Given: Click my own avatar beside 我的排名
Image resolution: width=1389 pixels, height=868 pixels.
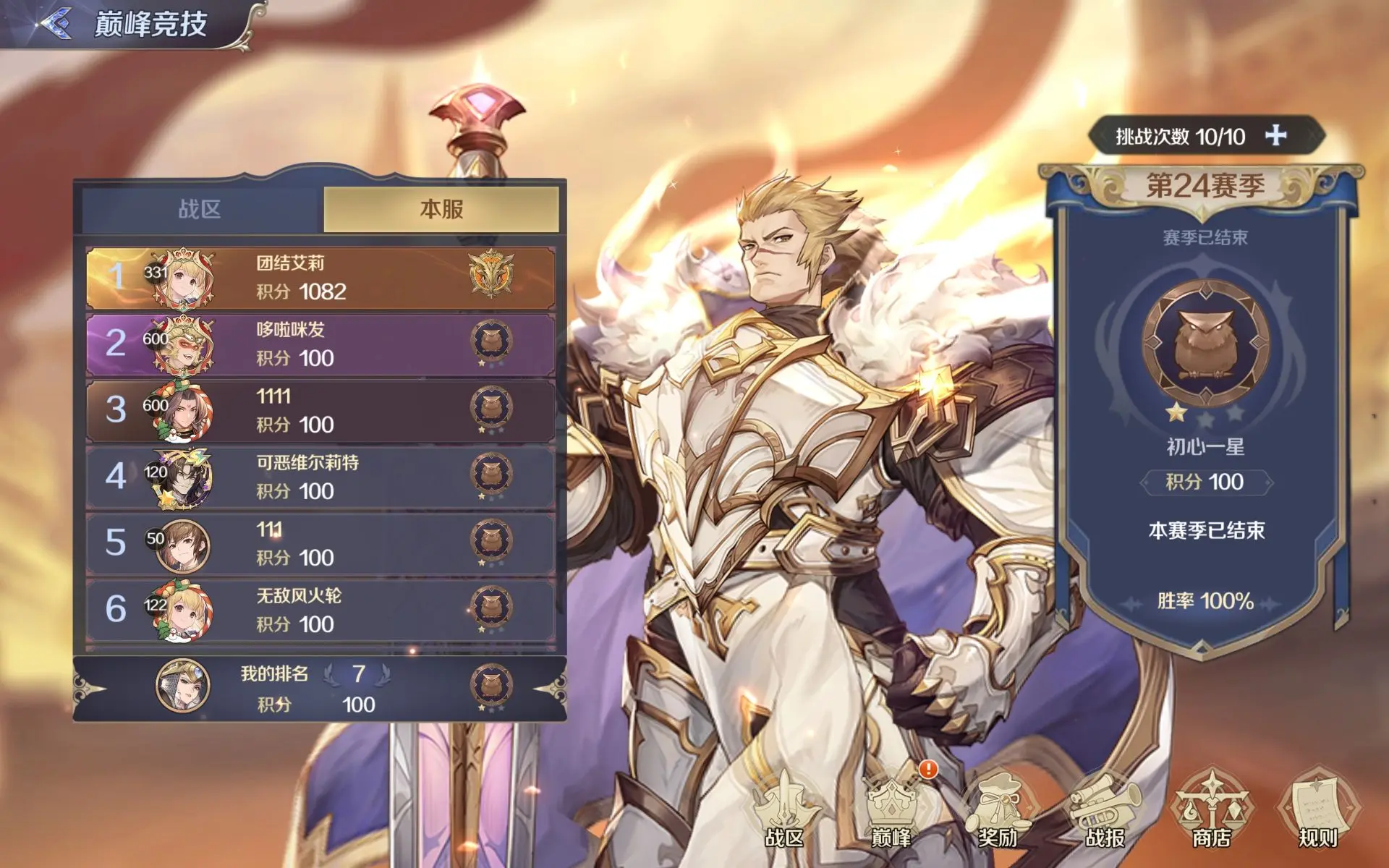Looking at the screenshot, I should tap(183, 685).
